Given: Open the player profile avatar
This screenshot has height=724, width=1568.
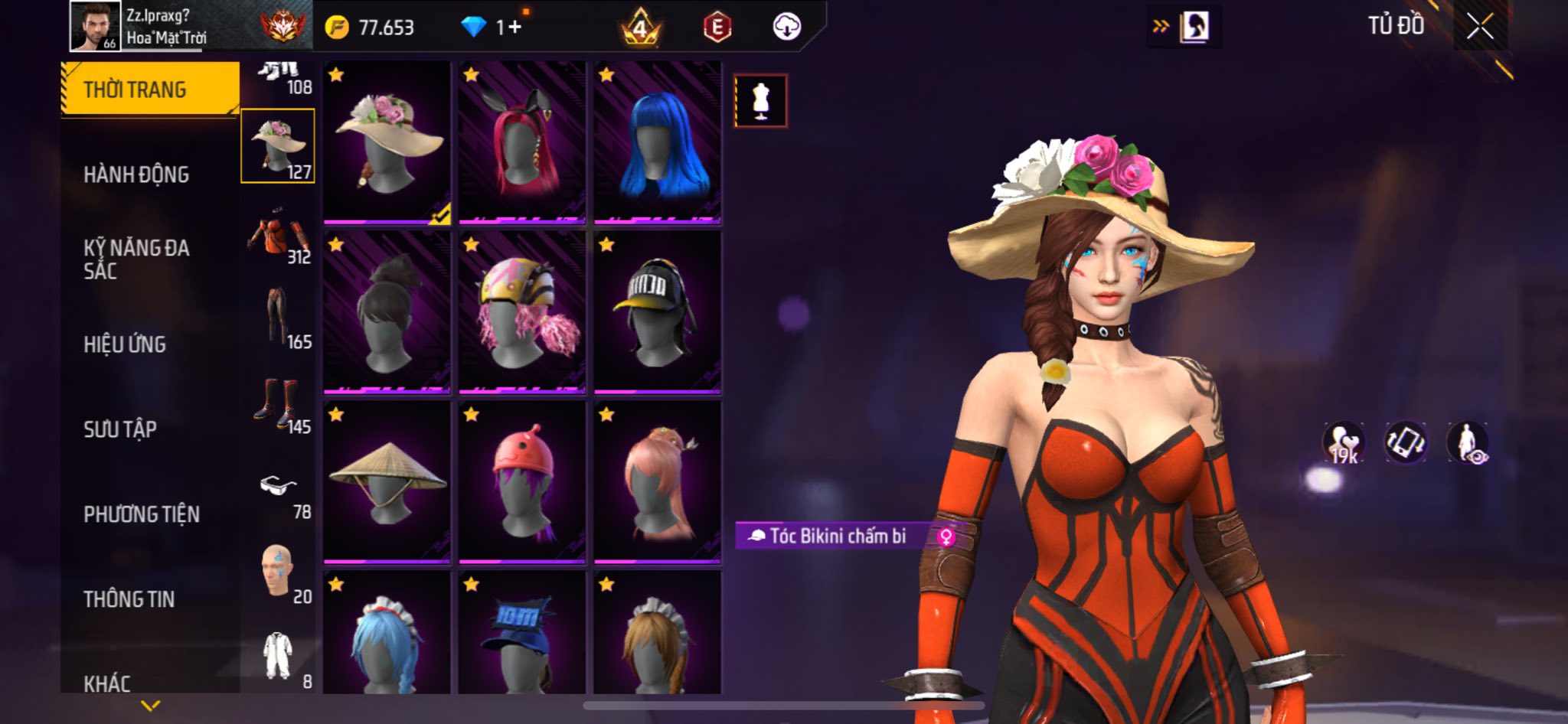Looking at the screenshot, I should click(95, 26).
